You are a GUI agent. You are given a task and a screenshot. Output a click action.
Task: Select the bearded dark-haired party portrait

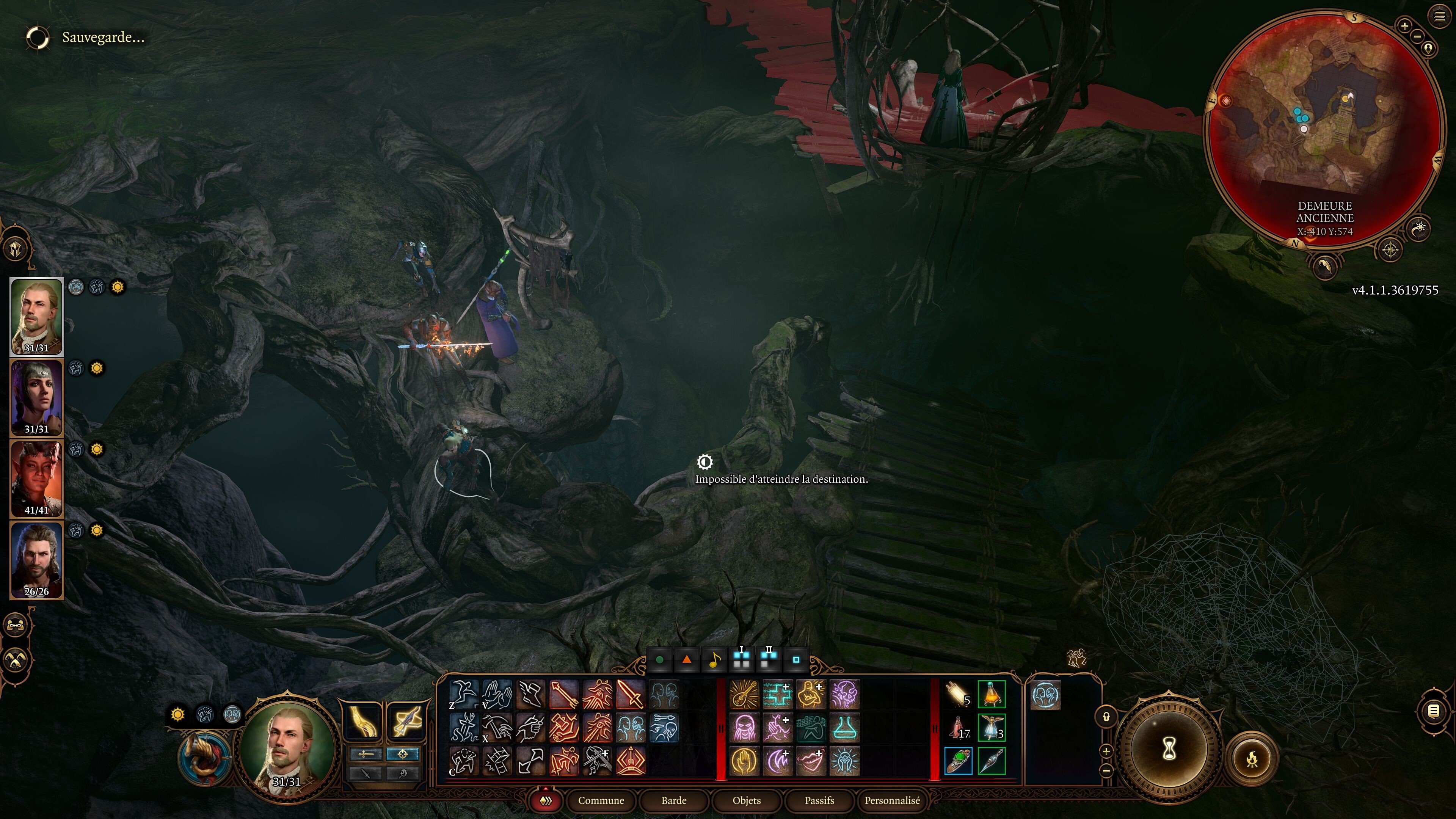pos(37,560)
